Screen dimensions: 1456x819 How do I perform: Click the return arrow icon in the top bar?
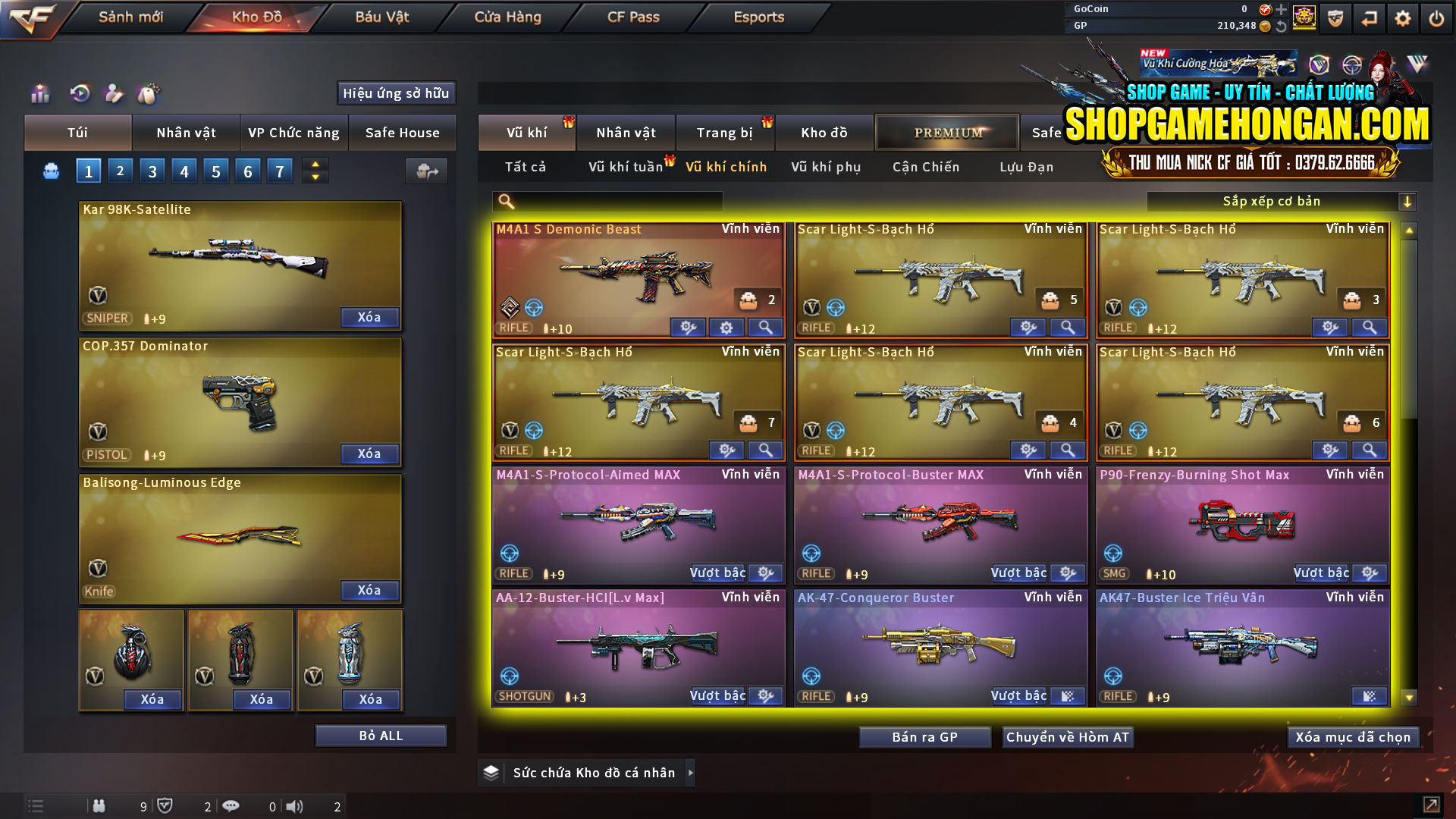click(x=1369, y=17)
